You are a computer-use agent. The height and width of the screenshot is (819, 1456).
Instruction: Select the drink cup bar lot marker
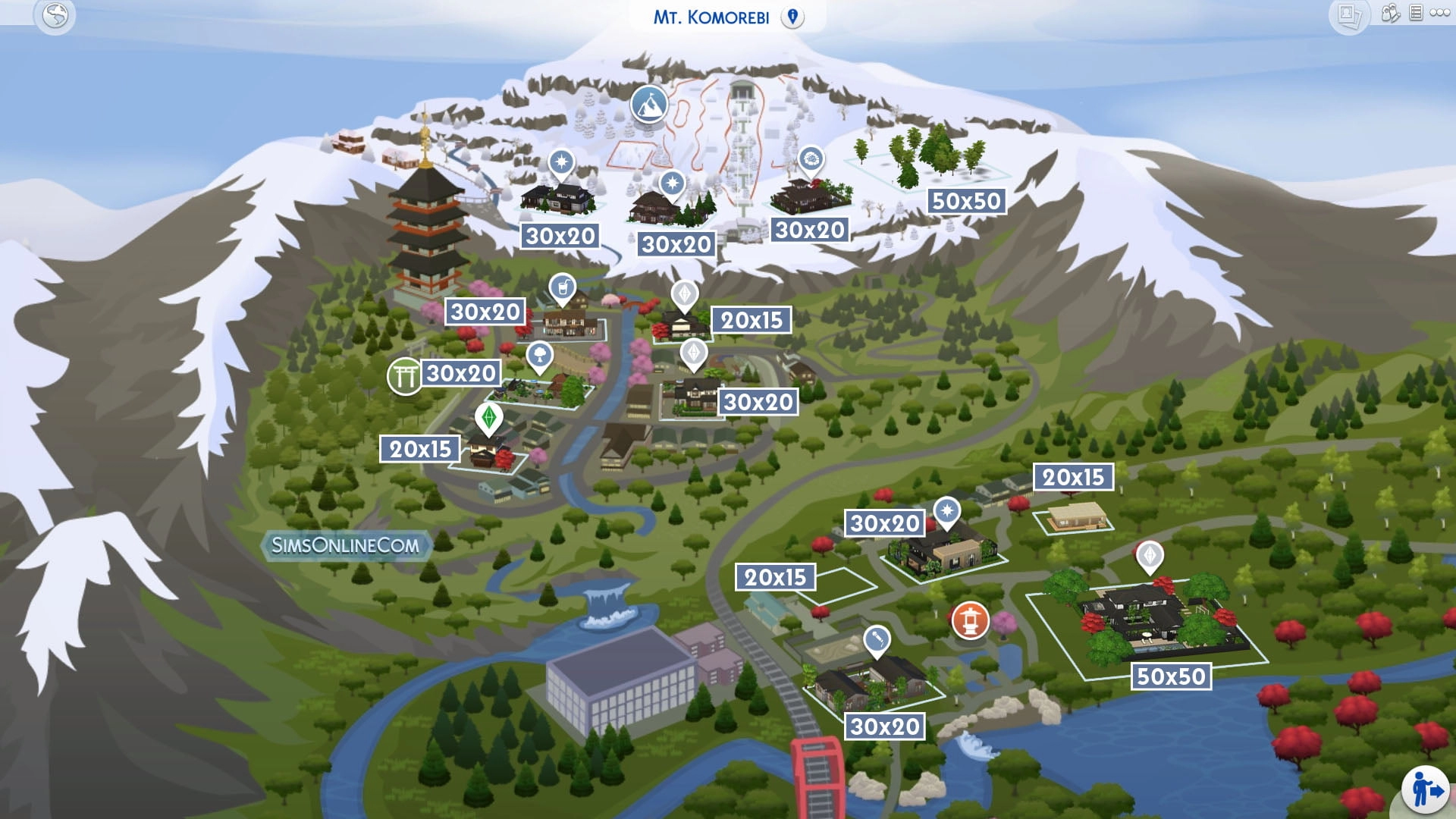(562, 288)
